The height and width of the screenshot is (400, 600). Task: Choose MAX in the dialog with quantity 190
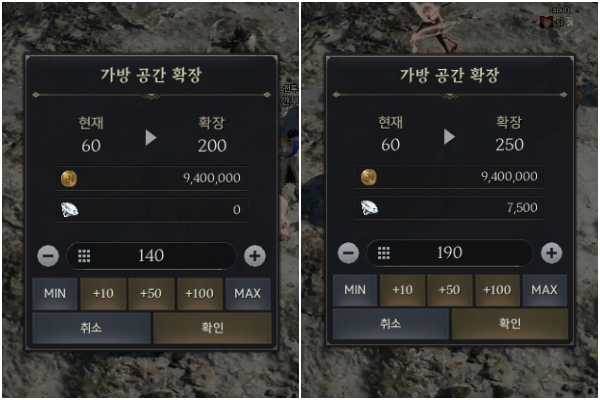point(544,290)
